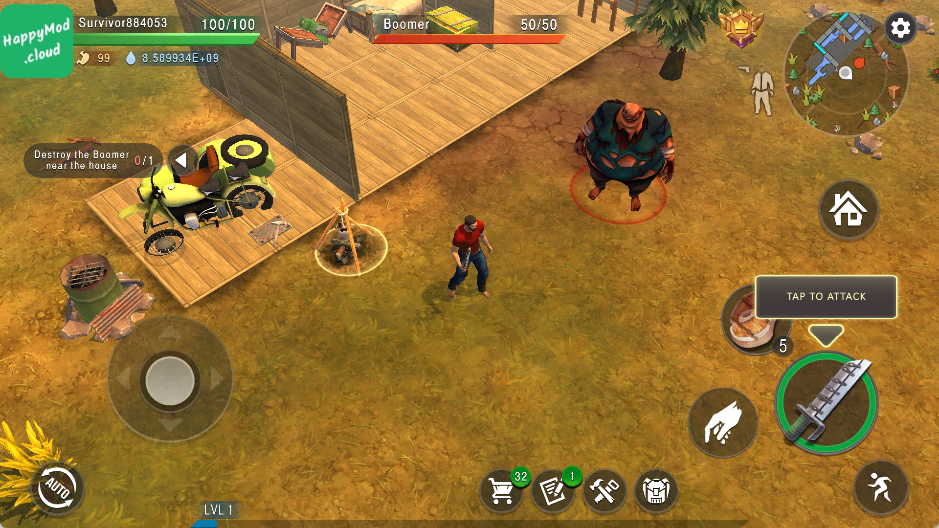Open the quest notes journal

(x=553, y=490)
